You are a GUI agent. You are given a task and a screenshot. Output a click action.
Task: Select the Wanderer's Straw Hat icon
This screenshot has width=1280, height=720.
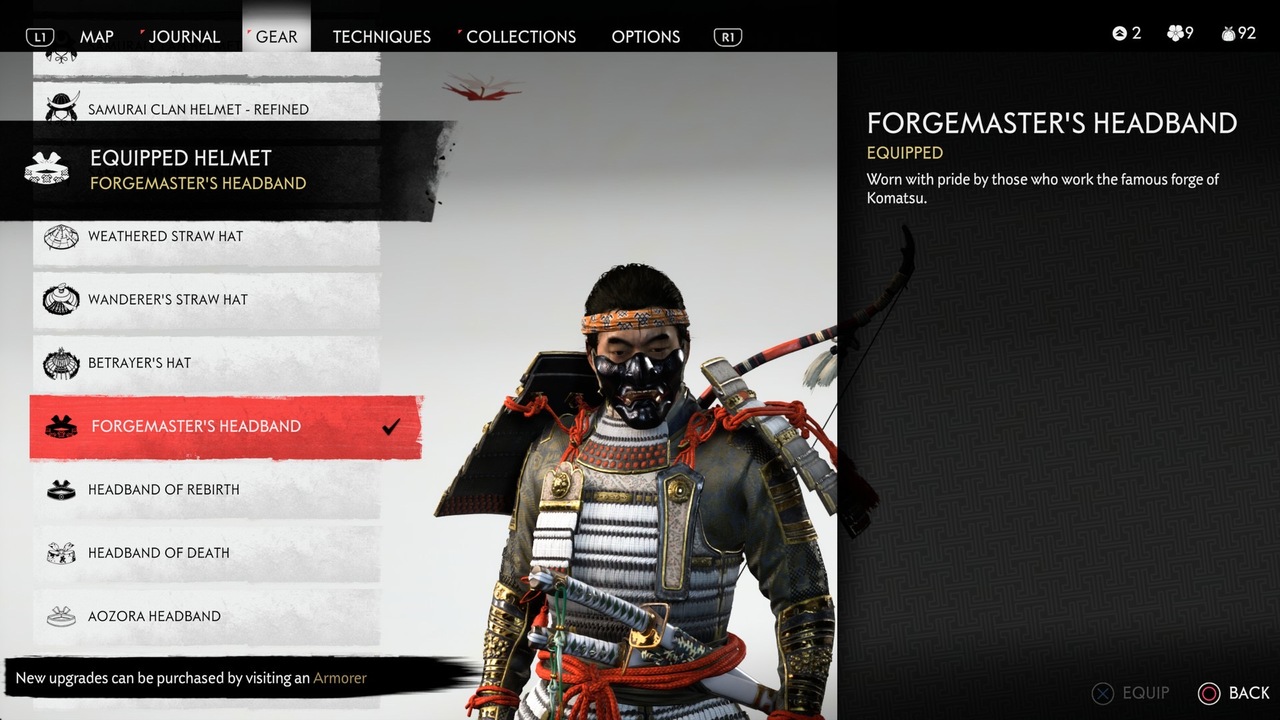(x=61, y=300)
